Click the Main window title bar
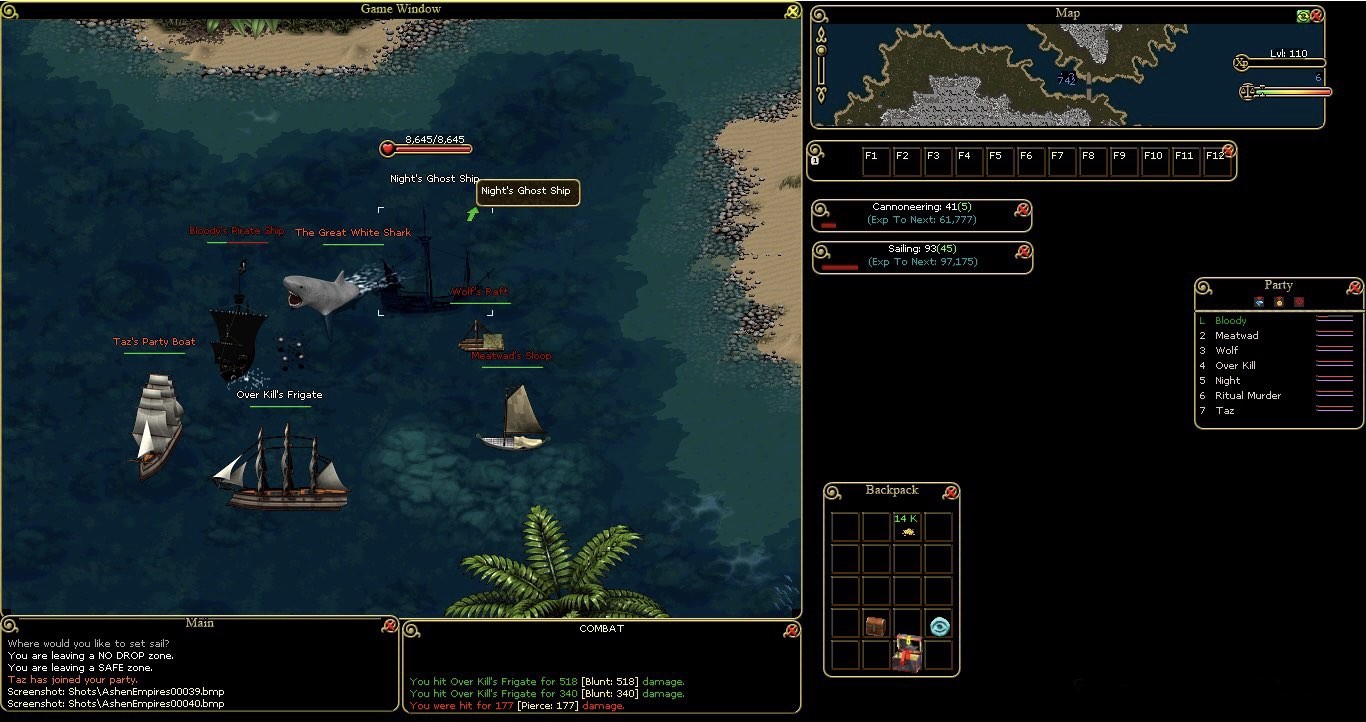The height and width of the screenshot is (722, 1366). (x=200, y=623)
